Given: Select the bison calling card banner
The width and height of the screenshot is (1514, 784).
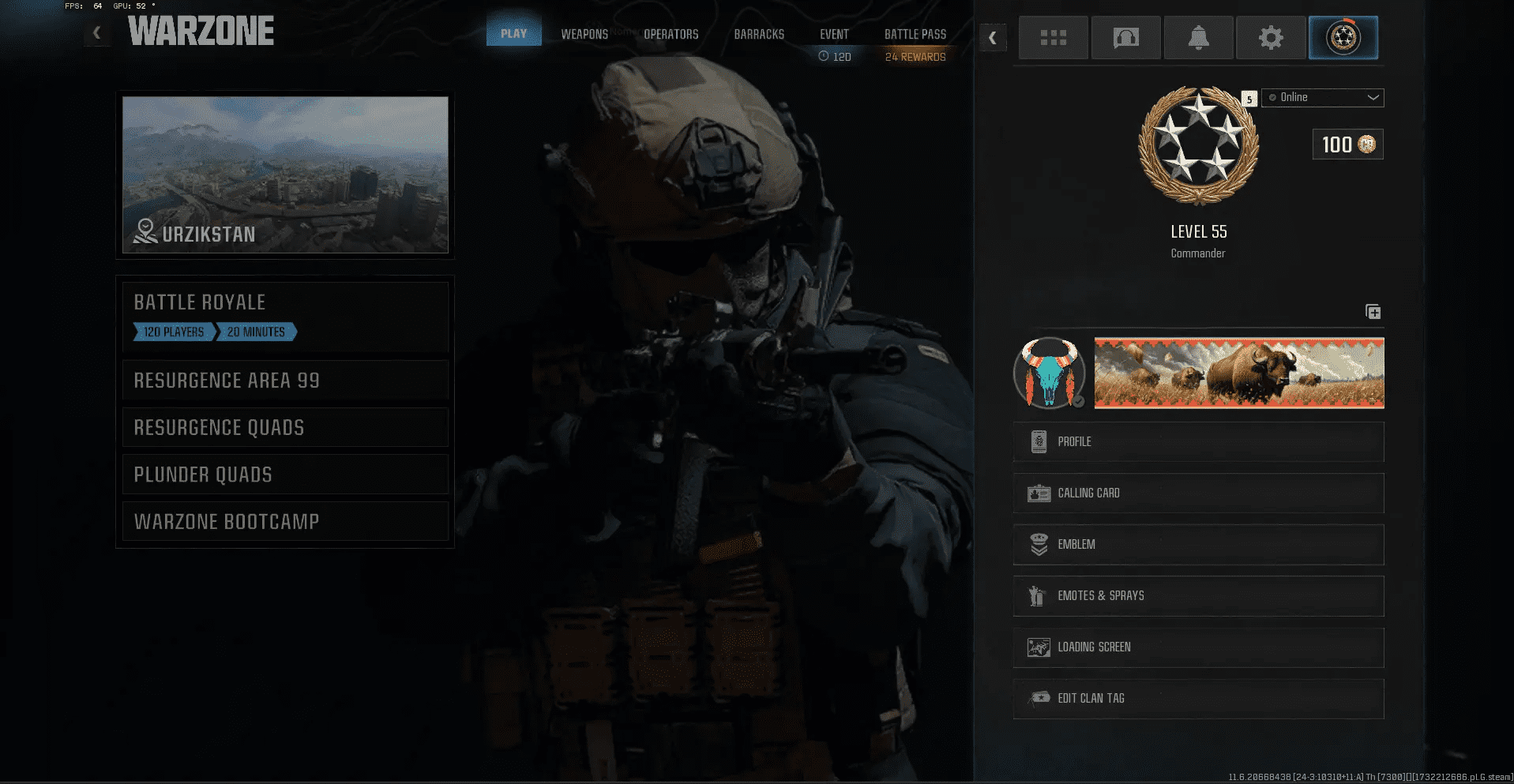Looking at the screenshot, I should 1238,373.
